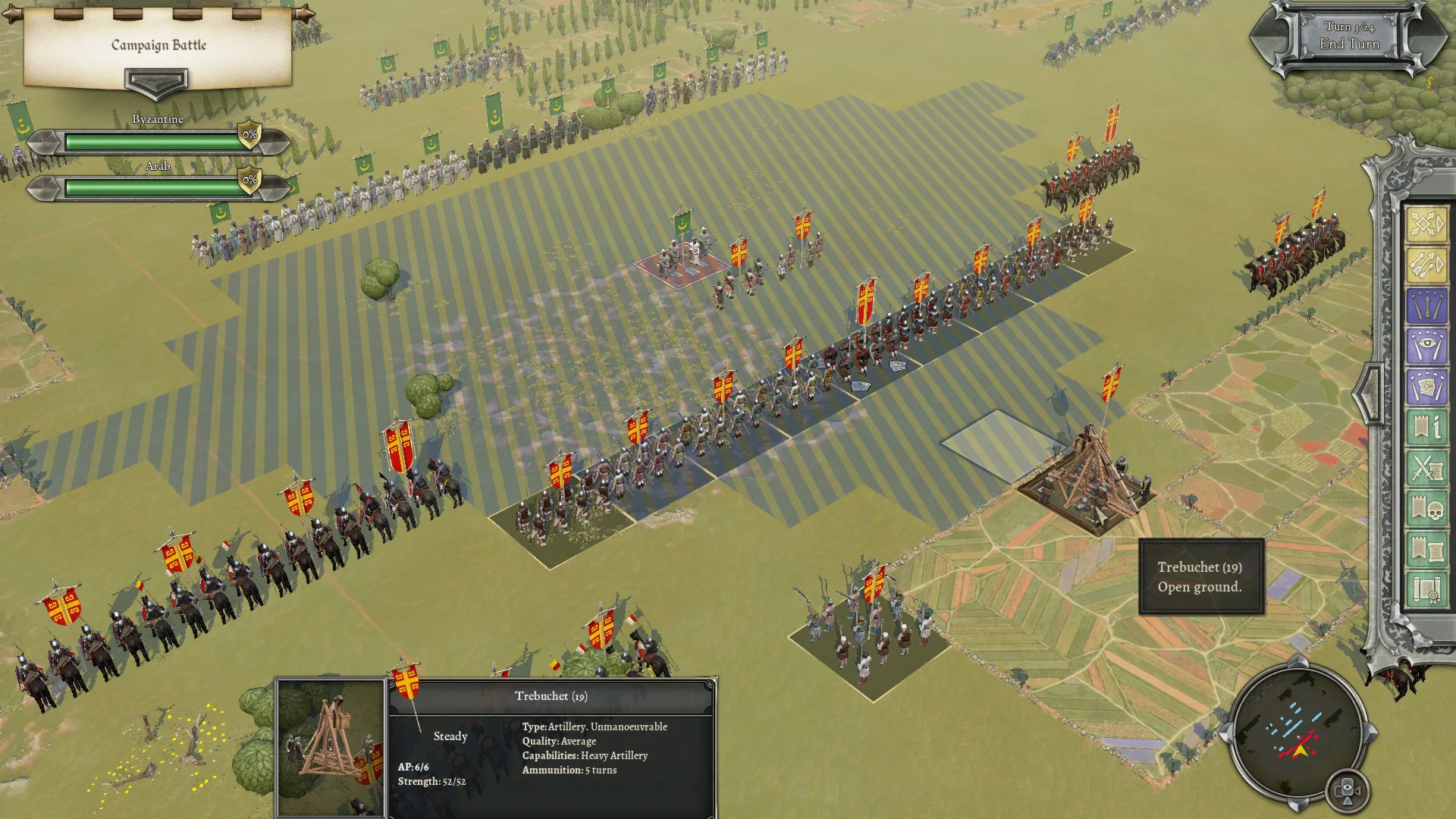The width and height of the screenshot is (1456, 819).
Task: Open the crossed swords and scroll report
Action: point(1426,469)
